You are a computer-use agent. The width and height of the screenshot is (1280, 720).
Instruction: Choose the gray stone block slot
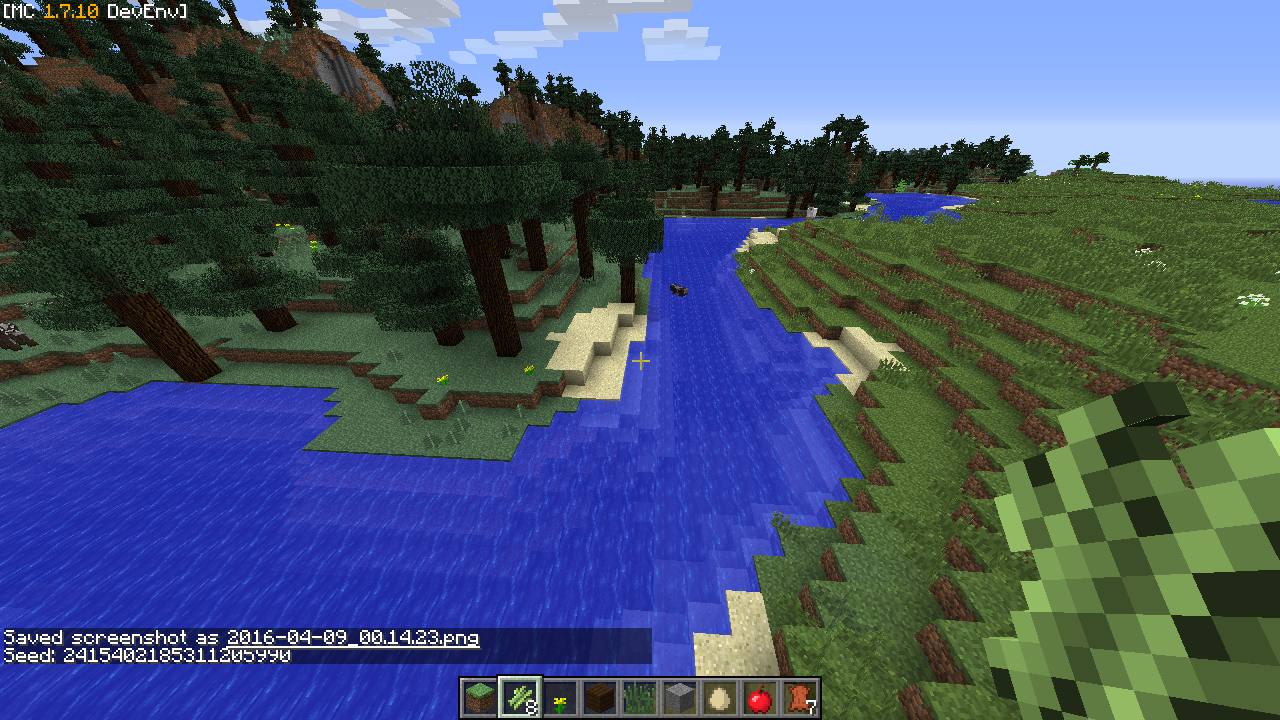coord(680,698)
